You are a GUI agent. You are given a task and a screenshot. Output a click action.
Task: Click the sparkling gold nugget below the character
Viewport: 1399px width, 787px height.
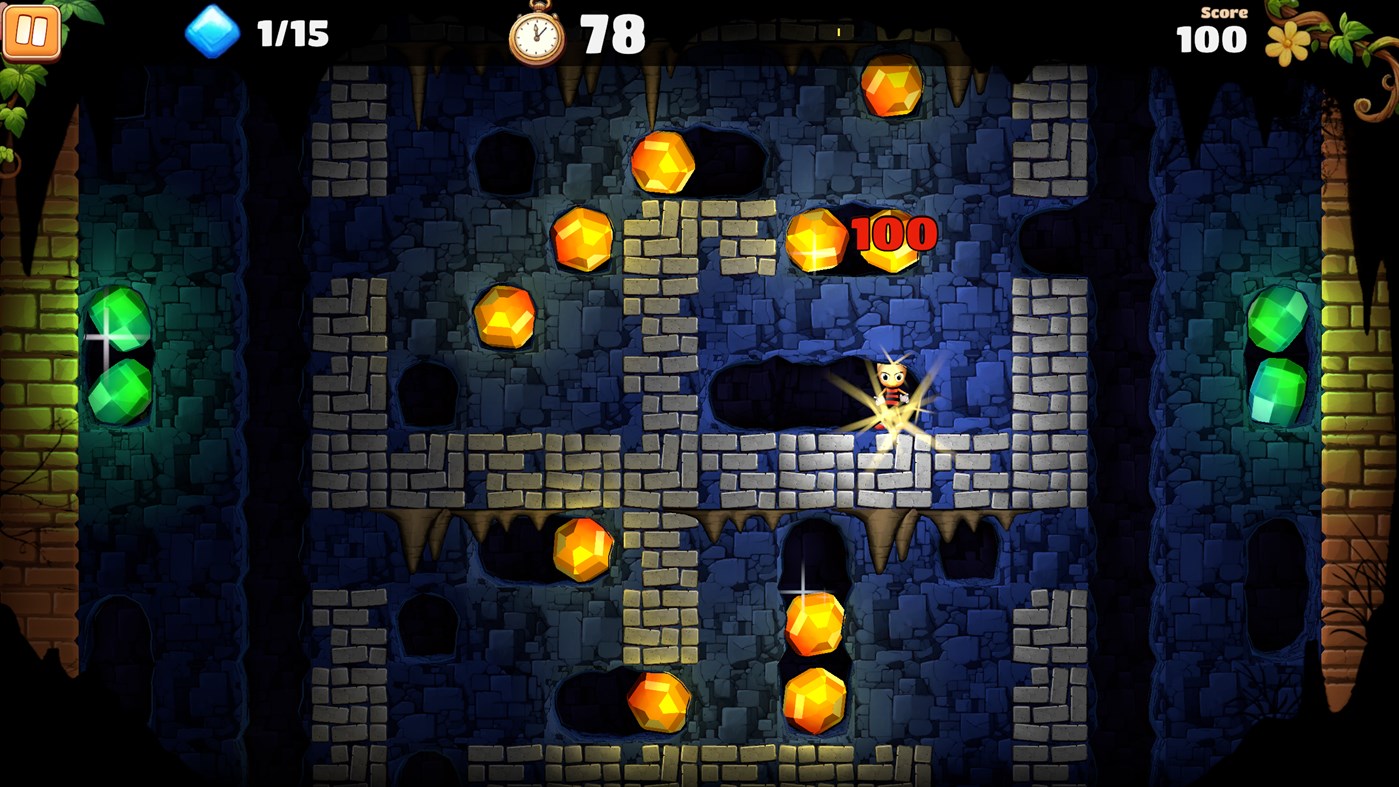[x=816, y=627]
